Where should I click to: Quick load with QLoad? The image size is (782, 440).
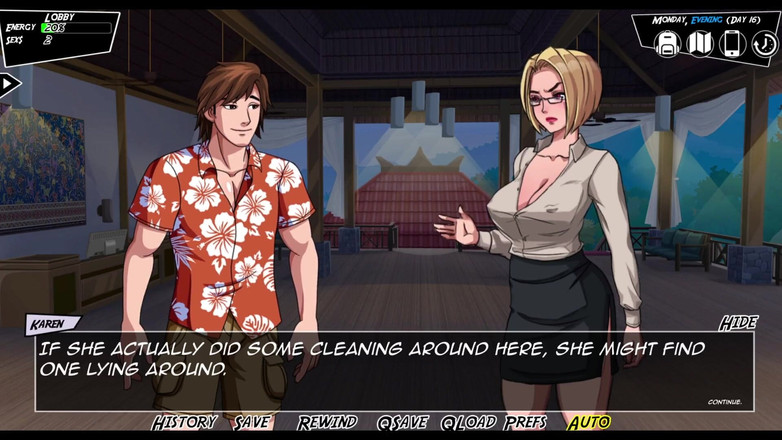pos(469,423)
